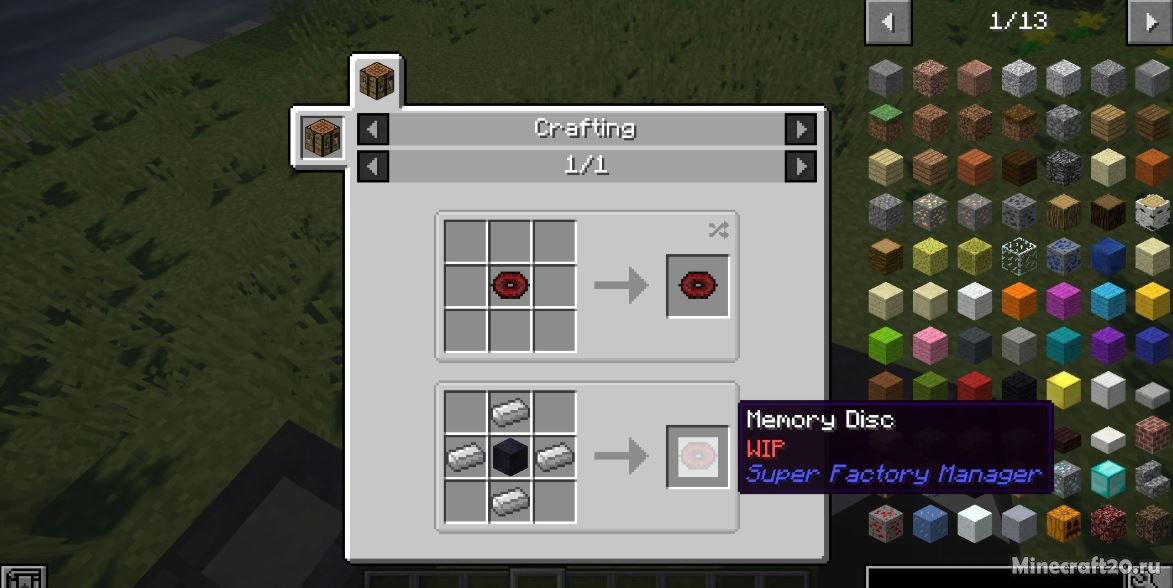Select the red disc output slot
1173x588 pixels.
point(698,287)
